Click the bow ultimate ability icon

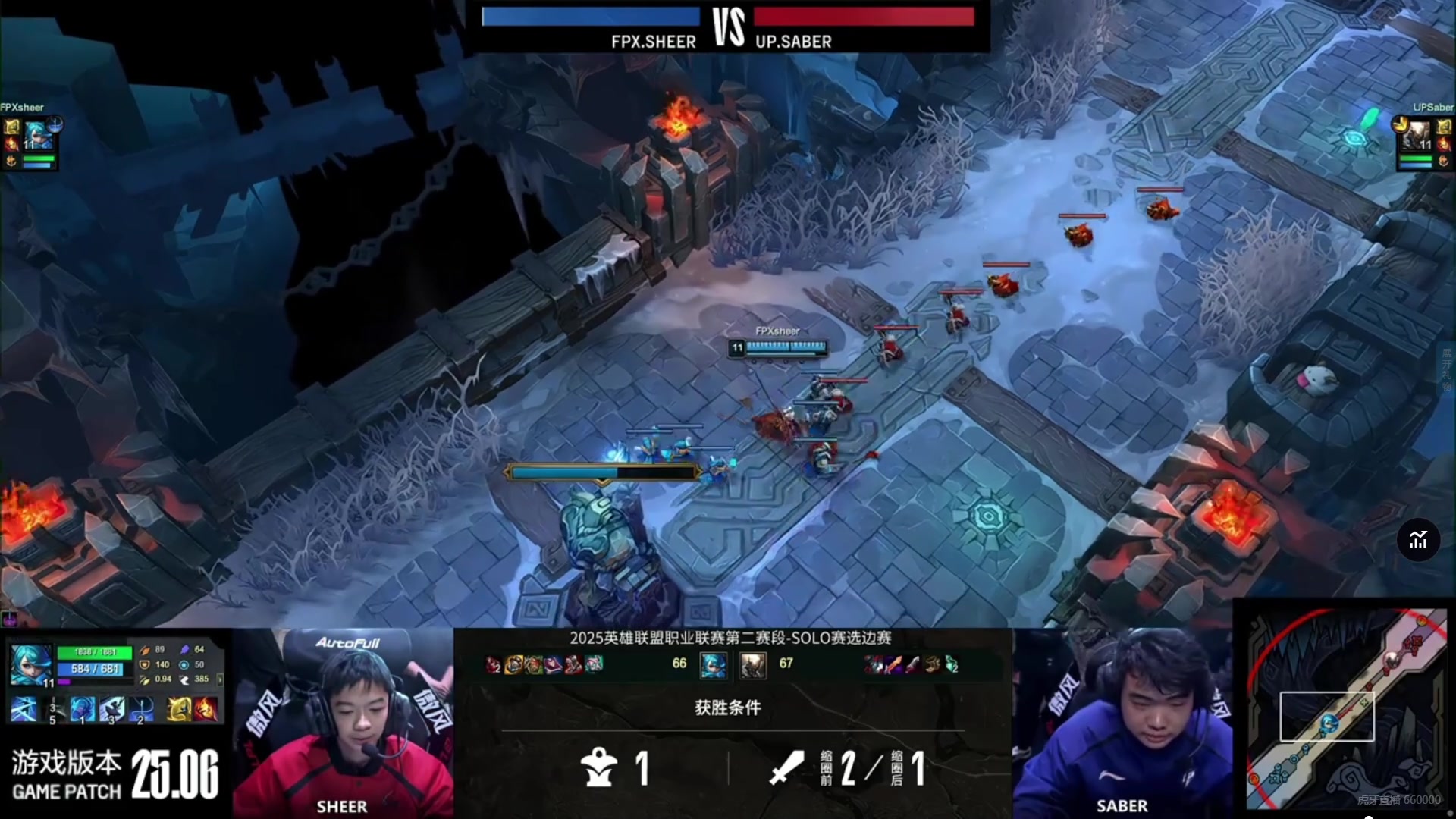[141, 709]
